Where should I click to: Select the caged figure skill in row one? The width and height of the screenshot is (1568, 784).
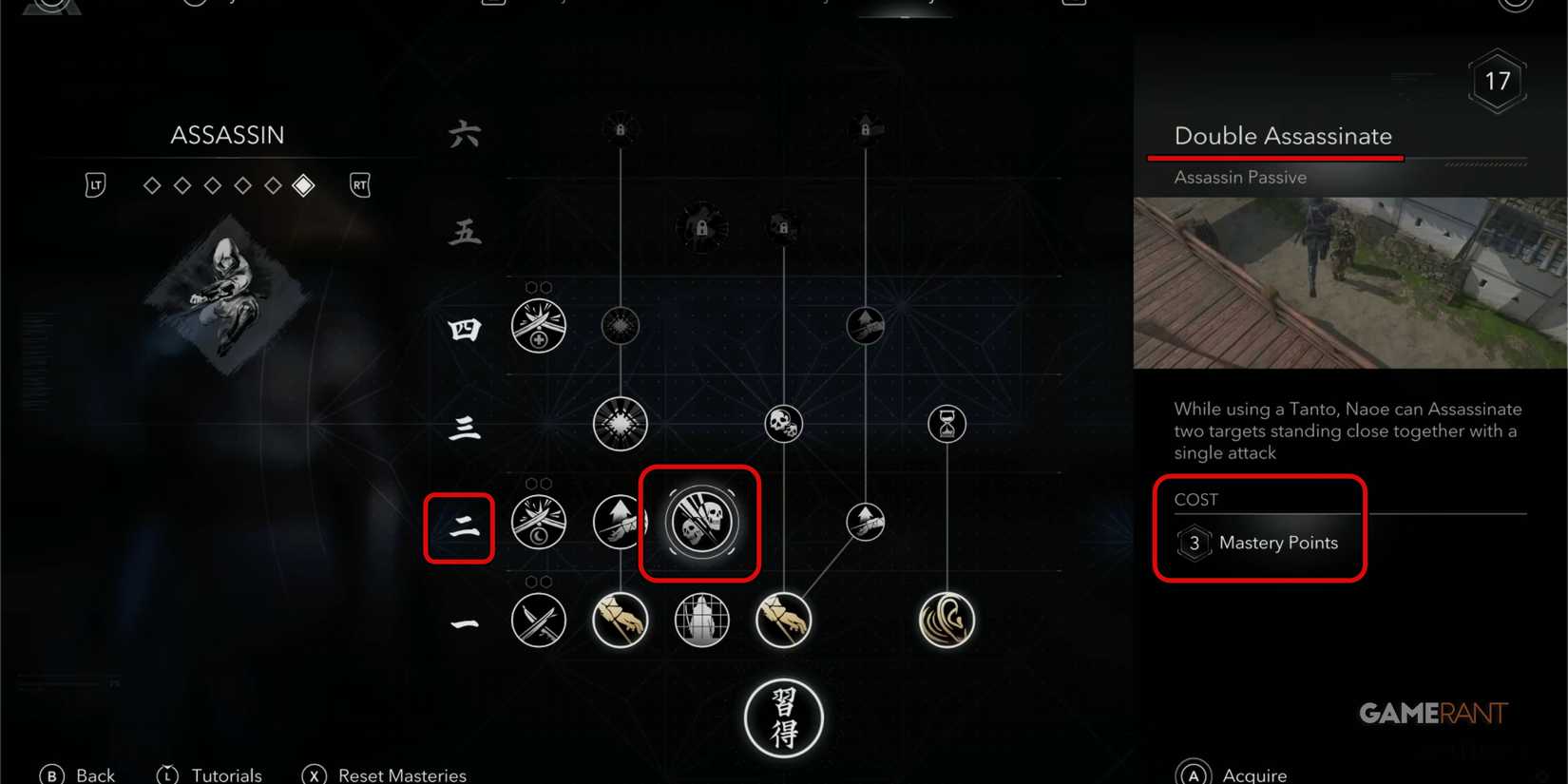tap(700, 620)
